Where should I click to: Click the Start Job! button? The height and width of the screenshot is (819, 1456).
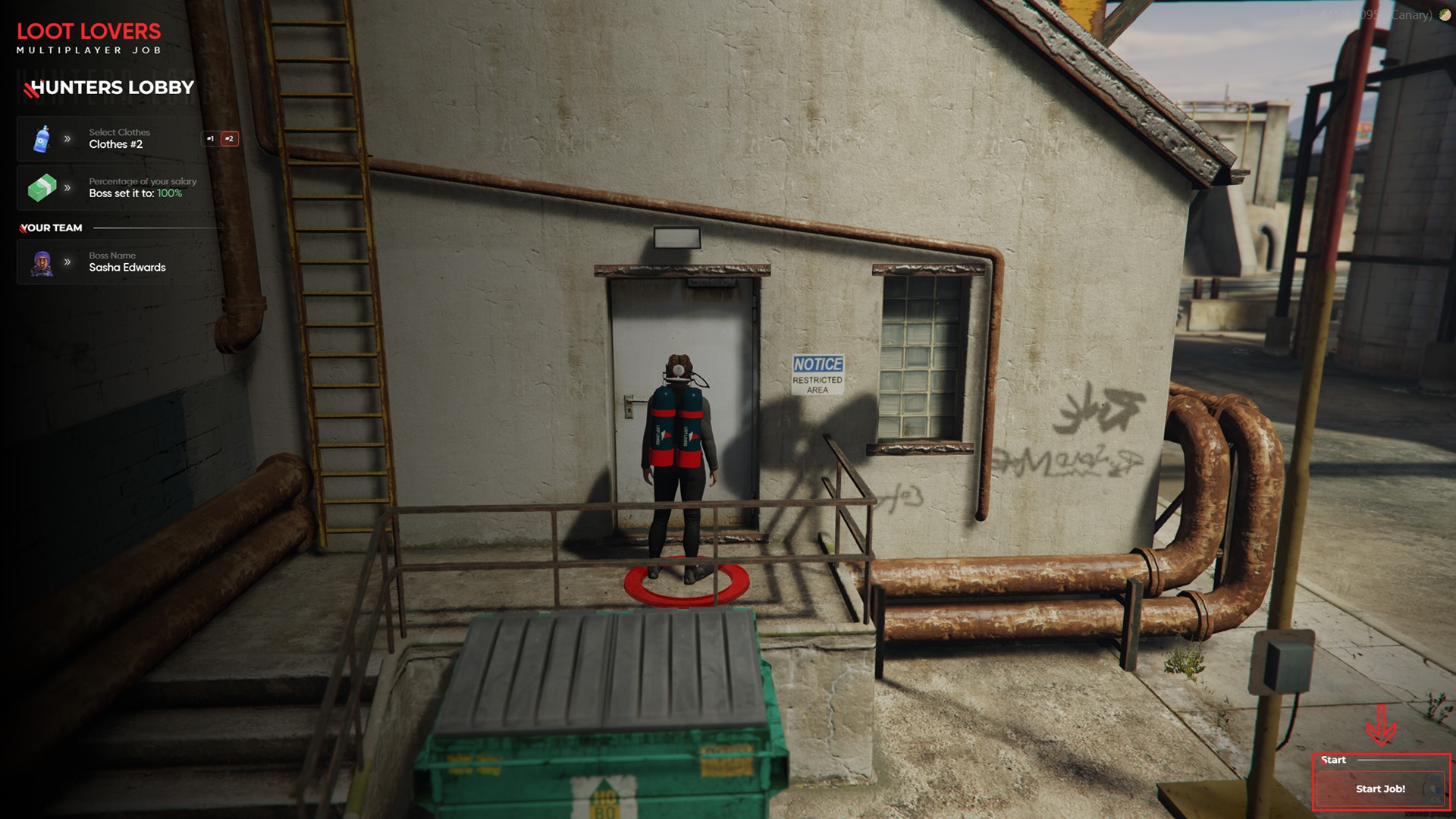(x=1379, y=789)
